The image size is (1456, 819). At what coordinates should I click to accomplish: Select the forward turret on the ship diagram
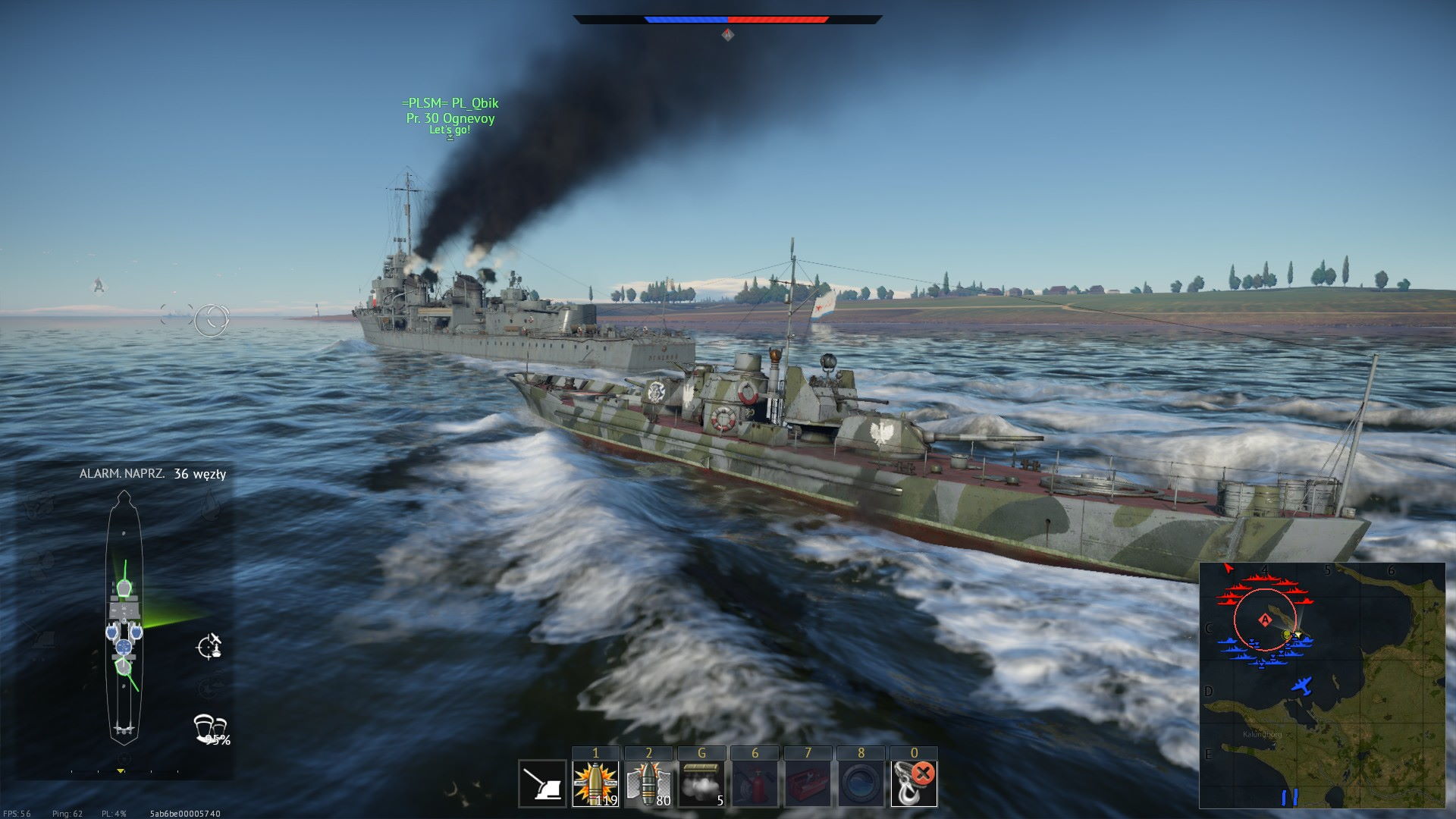click(124, 587)
